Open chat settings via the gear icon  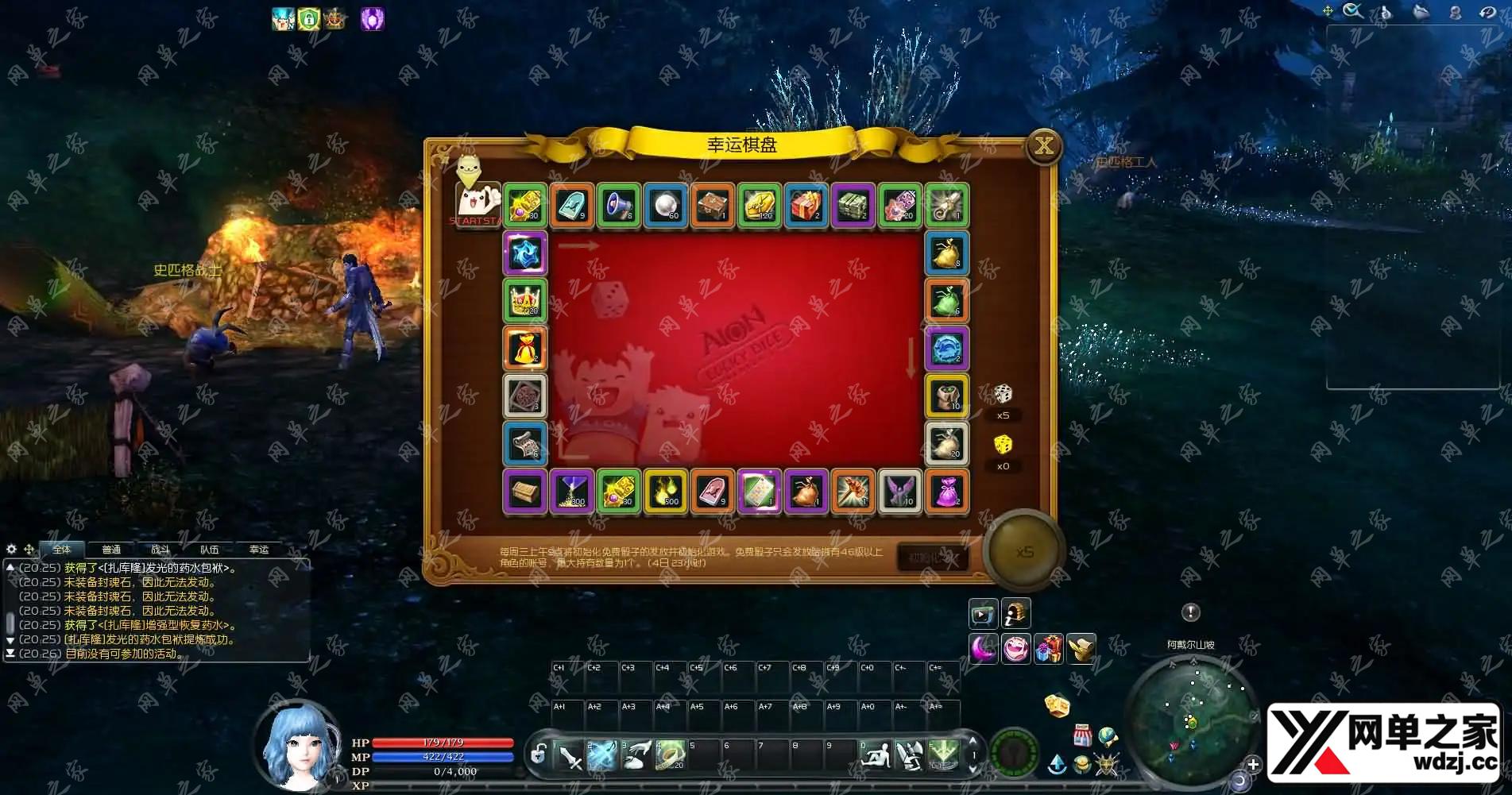[x=11, y=549]
